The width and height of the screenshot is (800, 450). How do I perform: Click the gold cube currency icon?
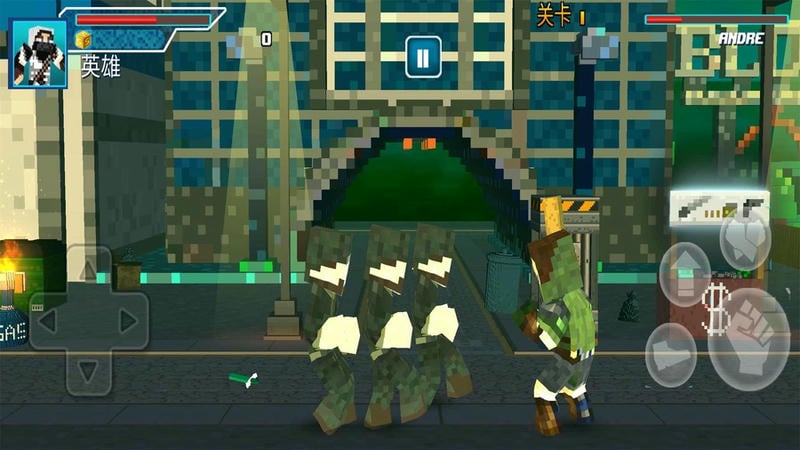pos(84,39)
